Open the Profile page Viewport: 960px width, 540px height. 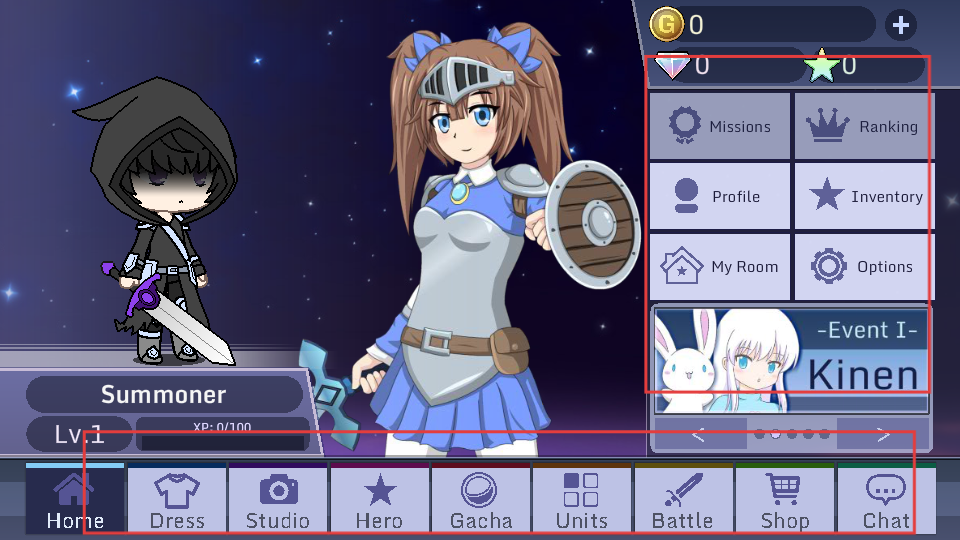(720, 197)
